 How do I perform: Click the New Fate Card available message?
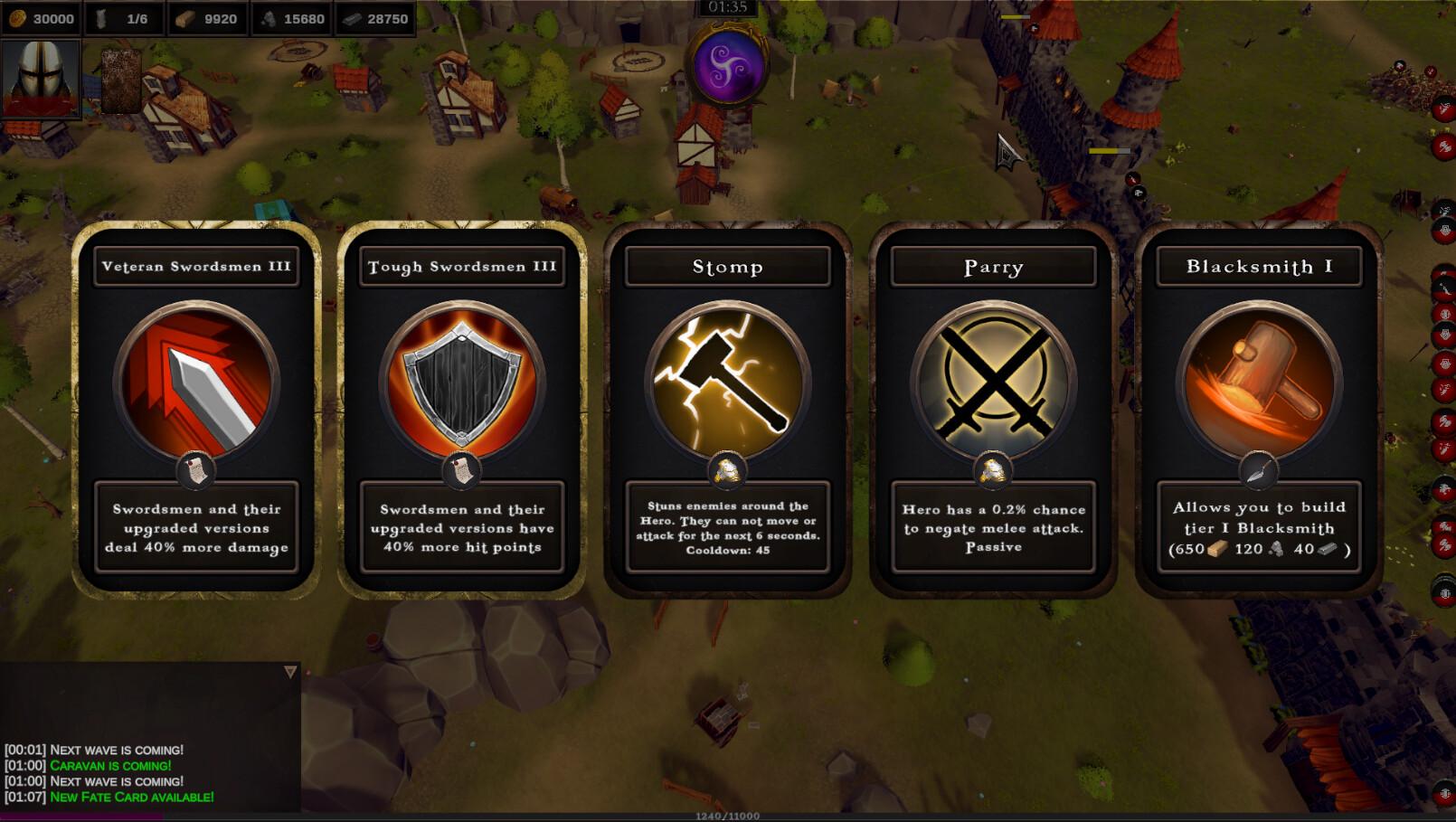[x=132, y=798]
